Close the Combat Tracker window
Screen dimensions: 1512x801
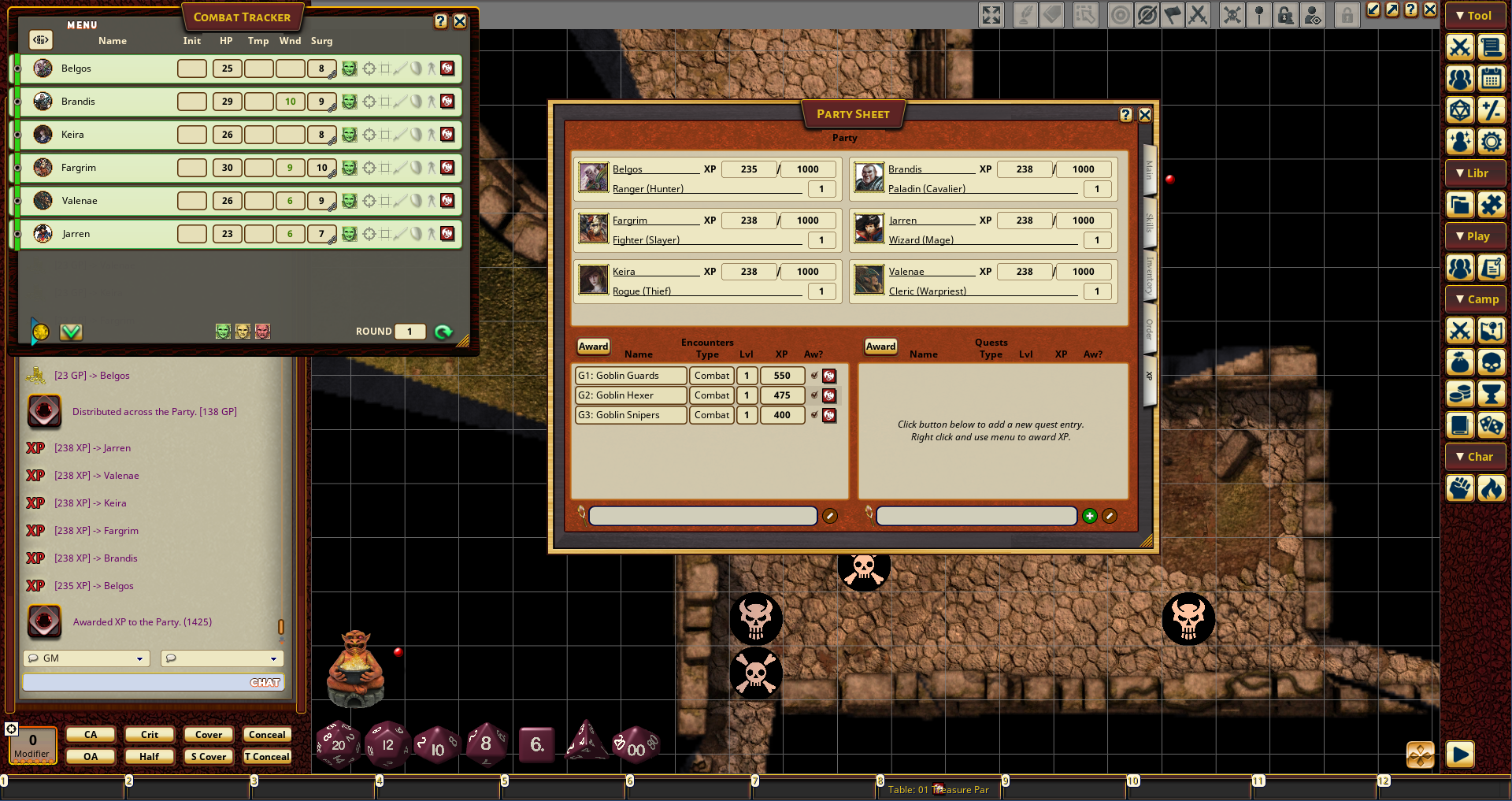coord(460,22)
